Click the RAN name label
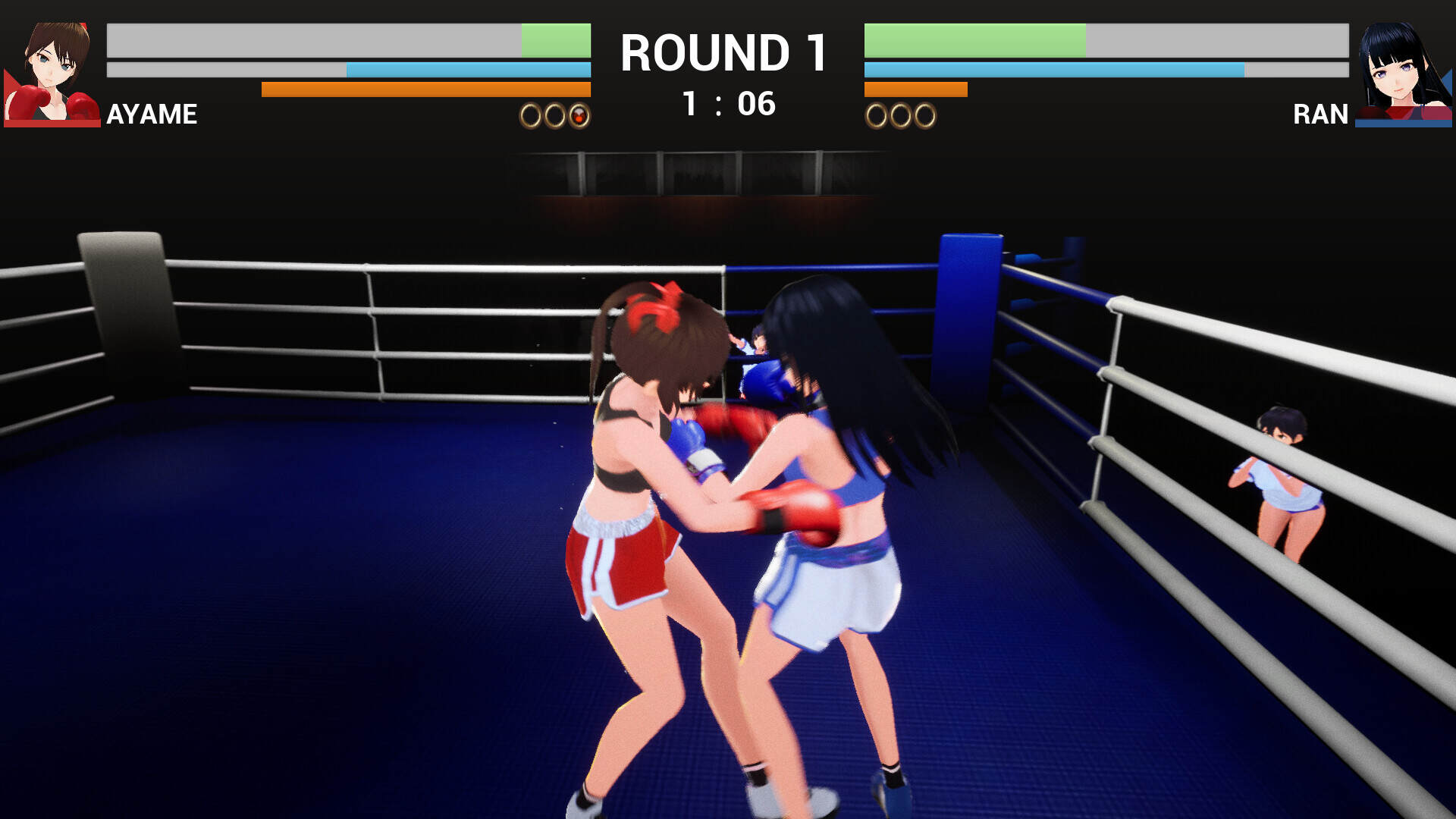The image size is (1456, 819). [x=1321, y=115]
